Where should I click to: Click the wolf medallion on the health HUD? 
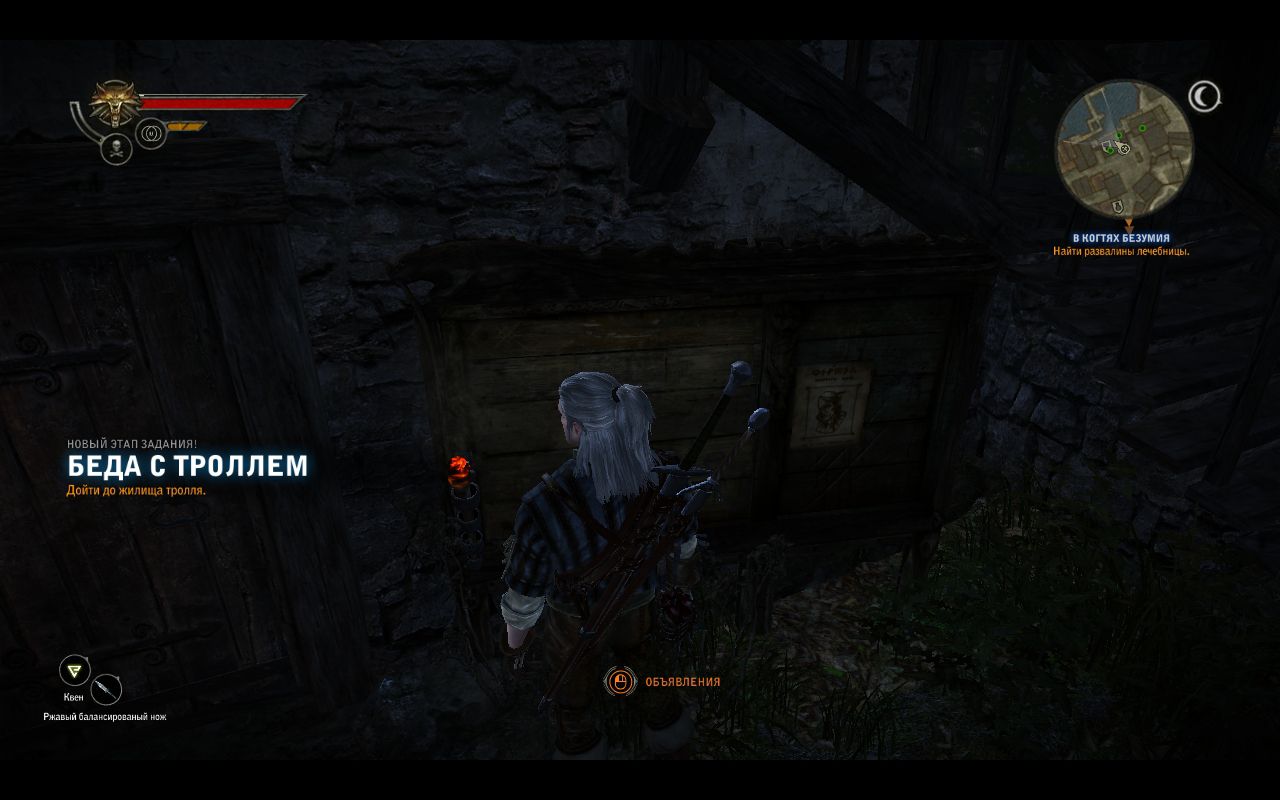[113, 104]
